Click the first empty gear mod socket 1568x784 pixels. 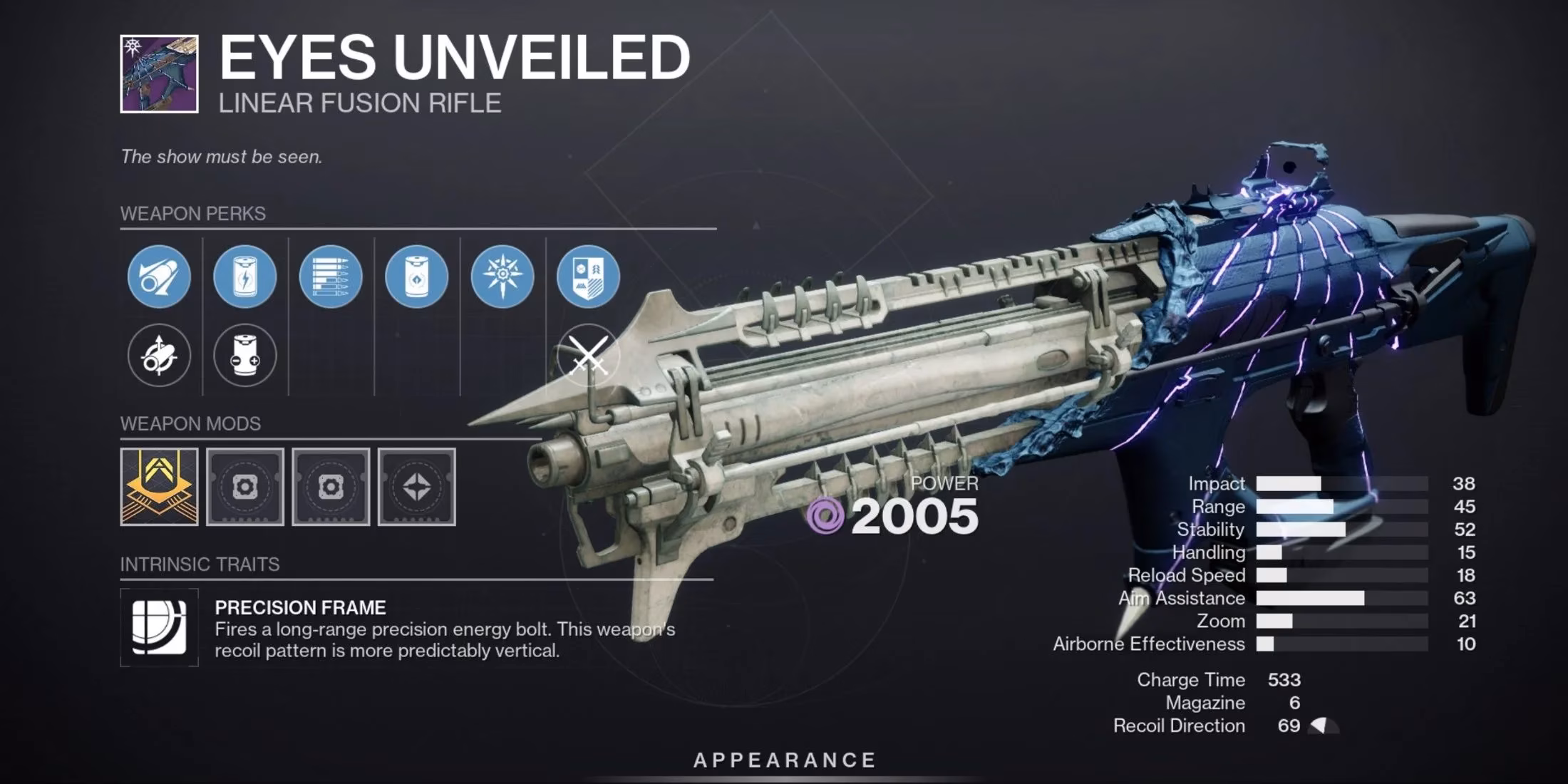tap(246, 486)
